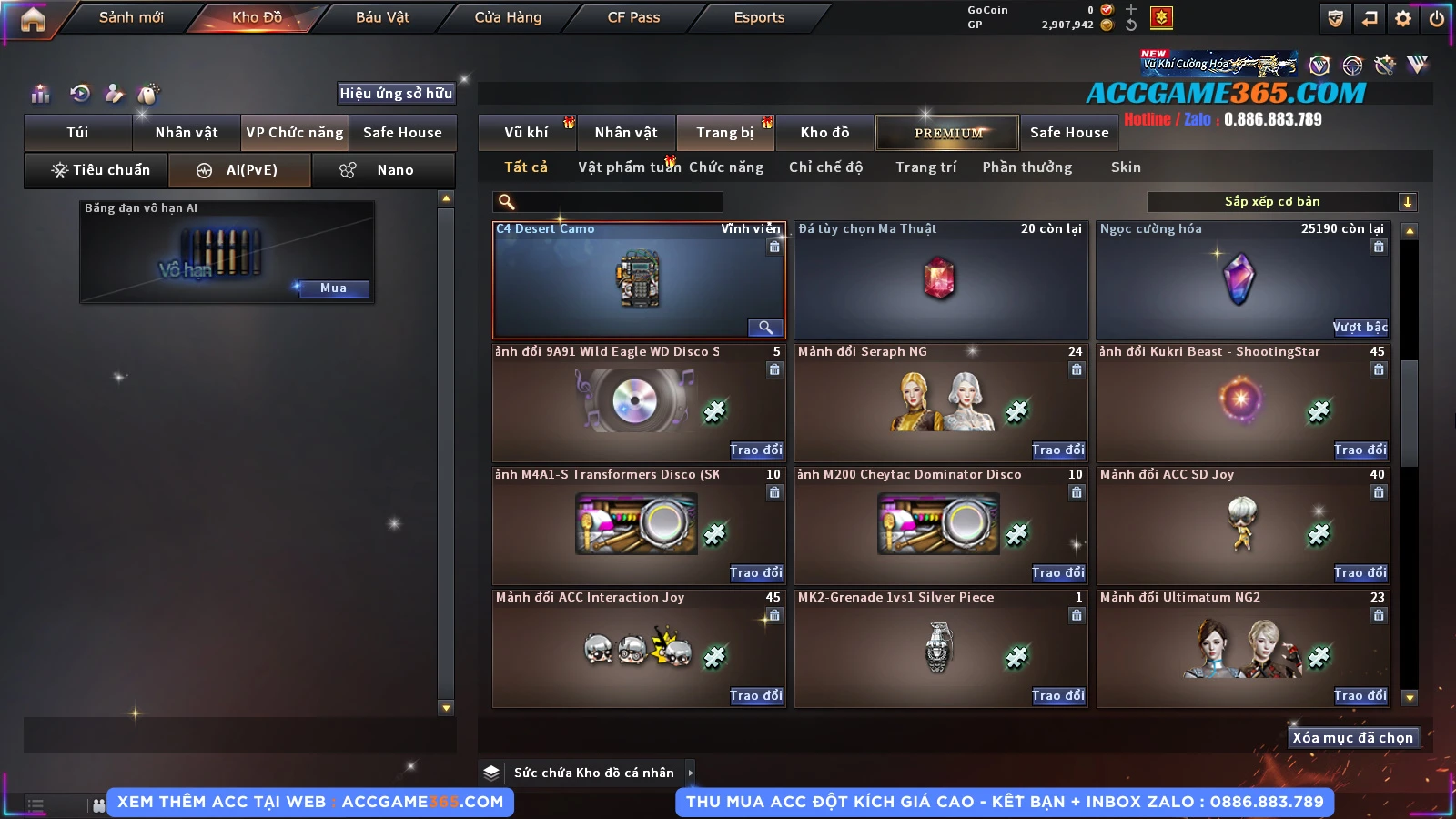Open the CF Pass page
Viewport: 1456px width, 819px height.
point(633,17)
